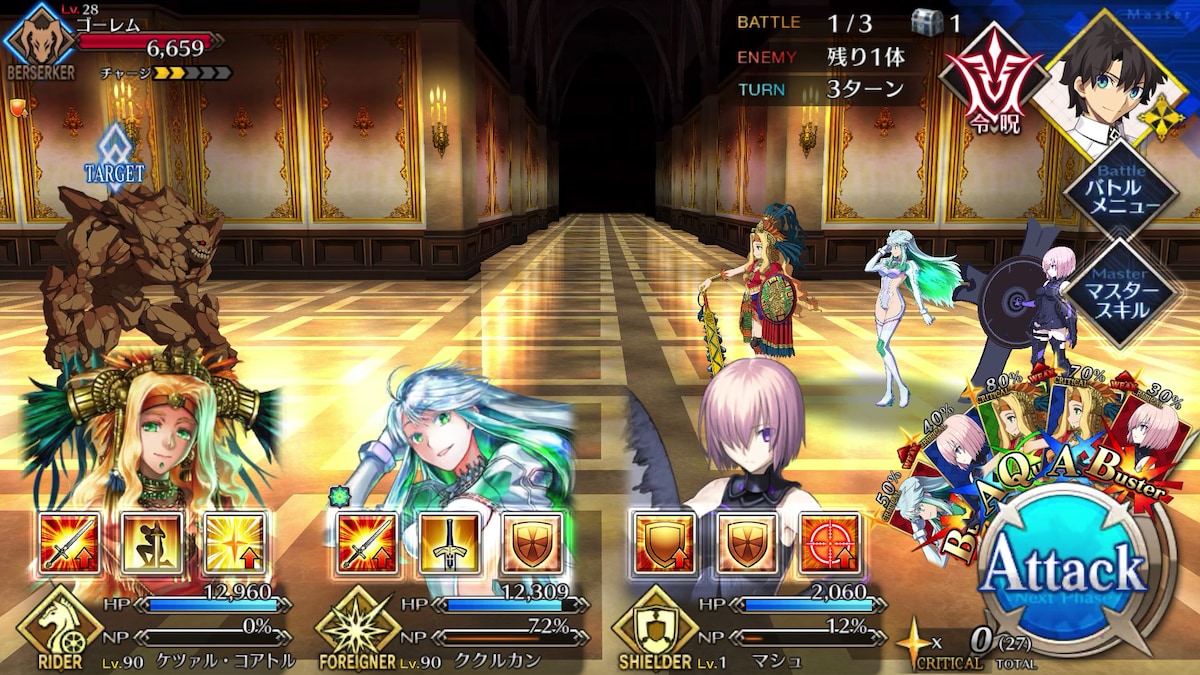Tap the blue Attack button
Viewport: 1200px width, 675px height.
(1062, 572)
